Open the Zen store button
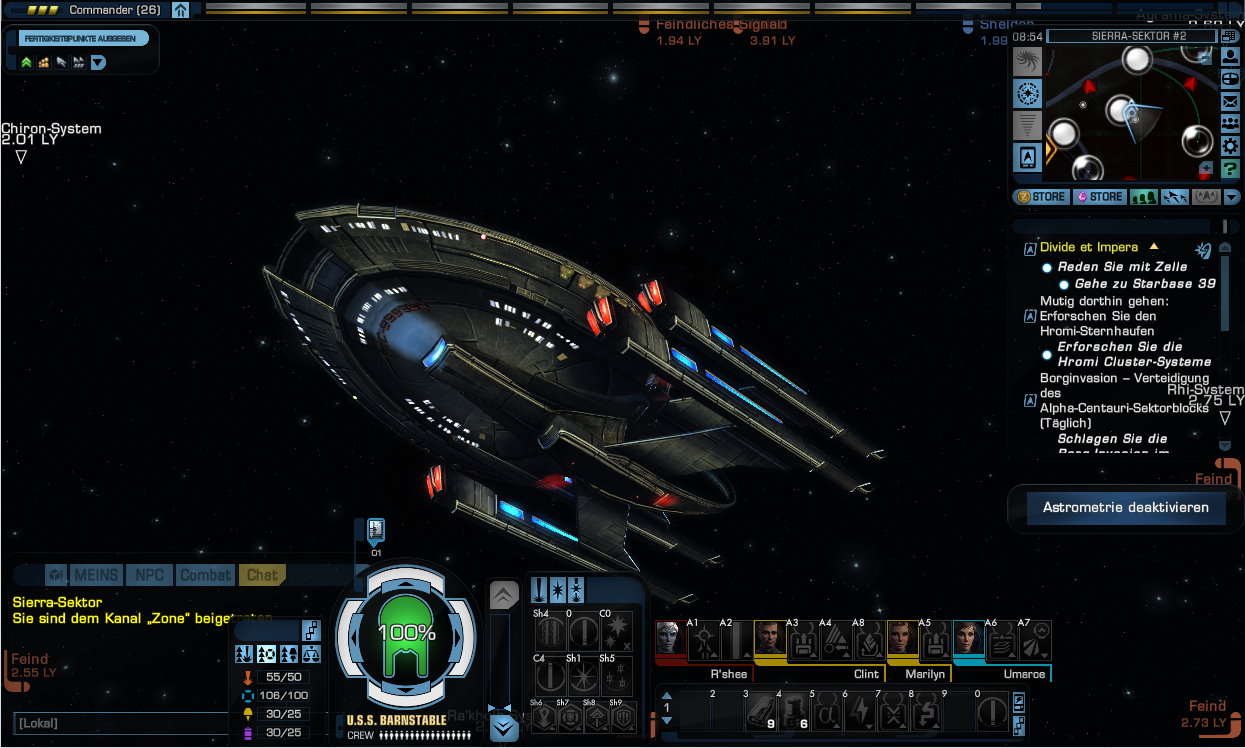Viewport: 1245px width, 748px height. 1040,197
